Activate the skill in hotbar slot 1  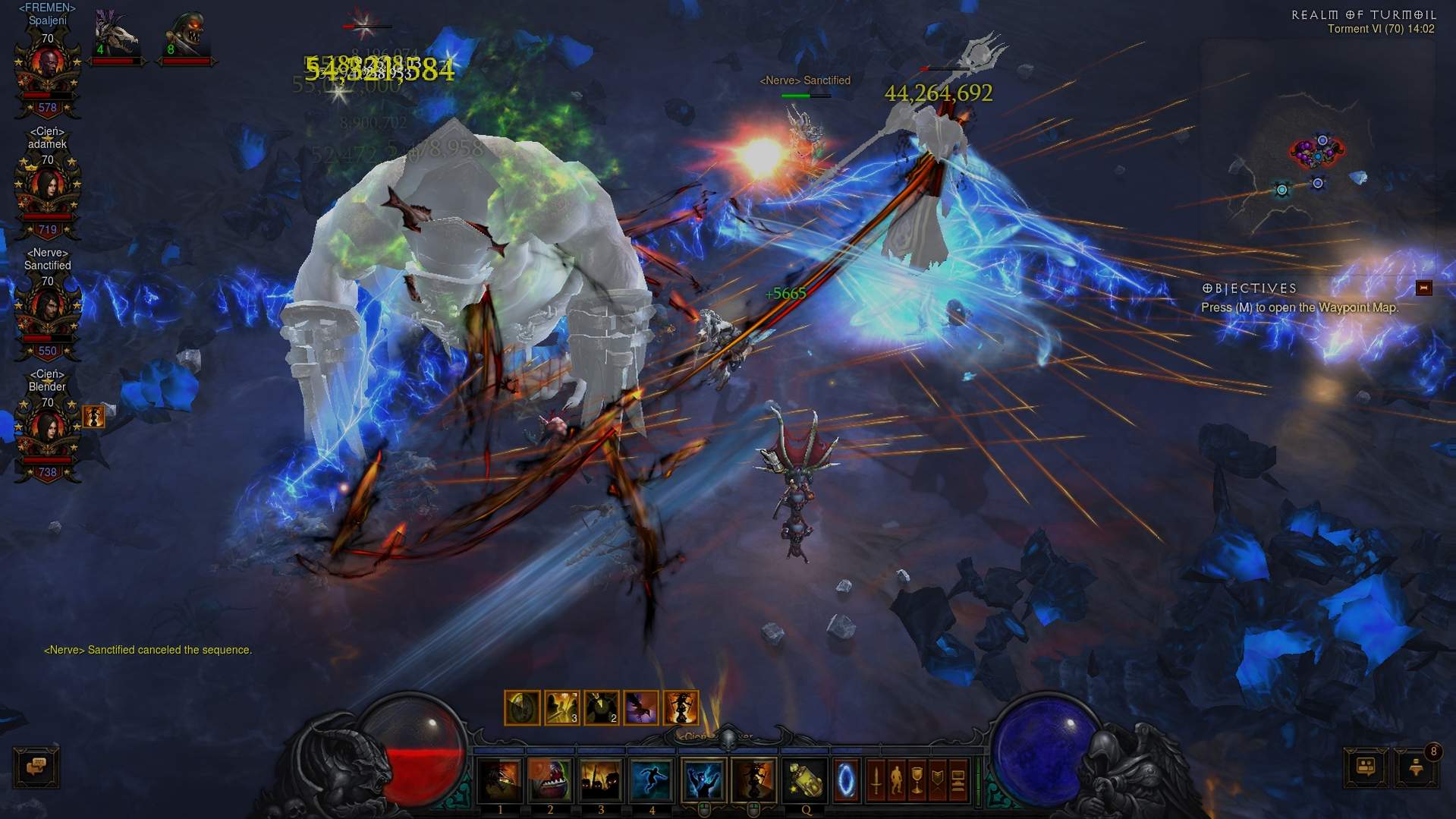coord(500,780)
